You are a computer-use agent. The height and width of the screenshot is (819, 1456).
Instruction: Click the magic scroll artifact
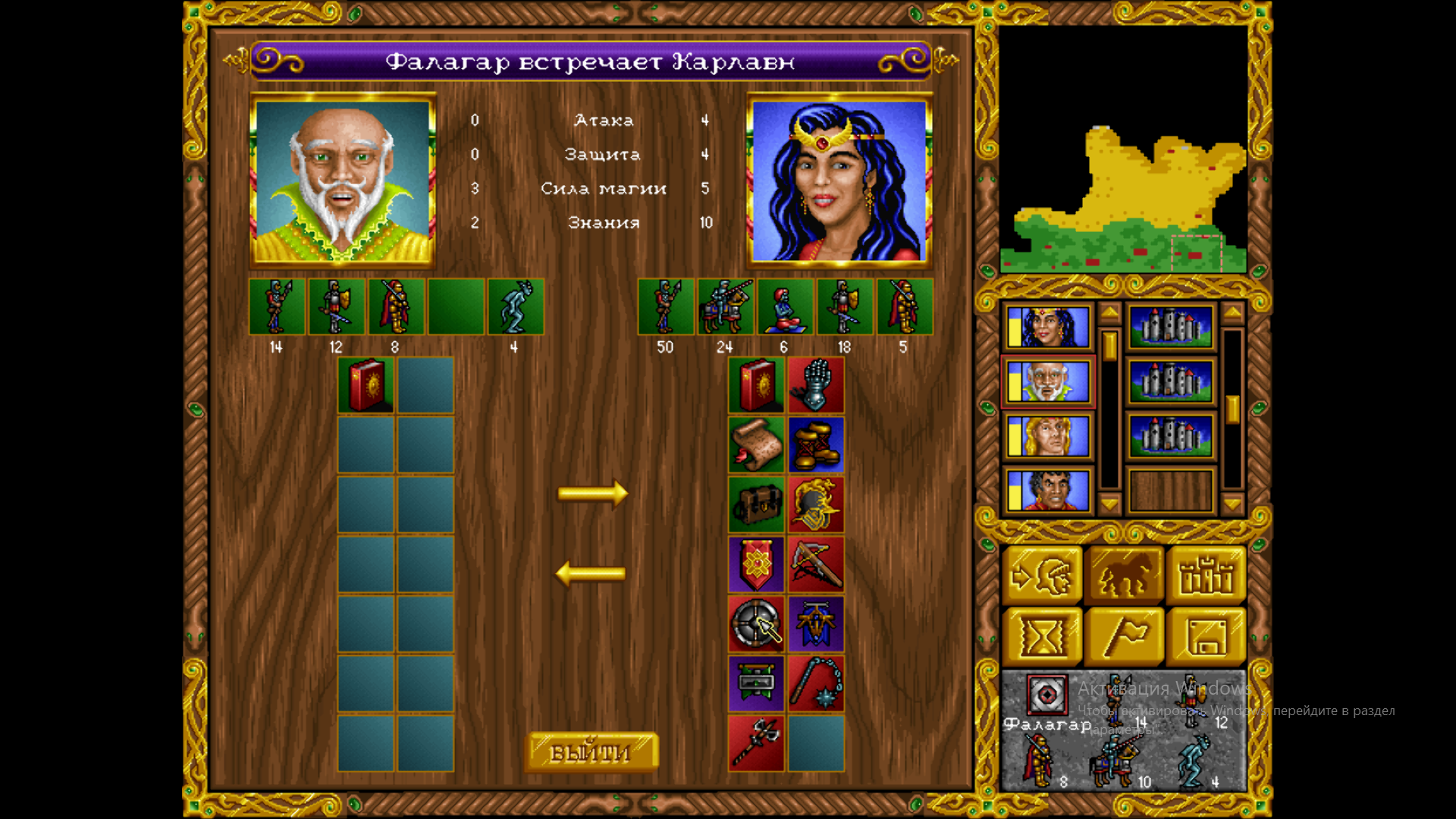tap(756, 445)
